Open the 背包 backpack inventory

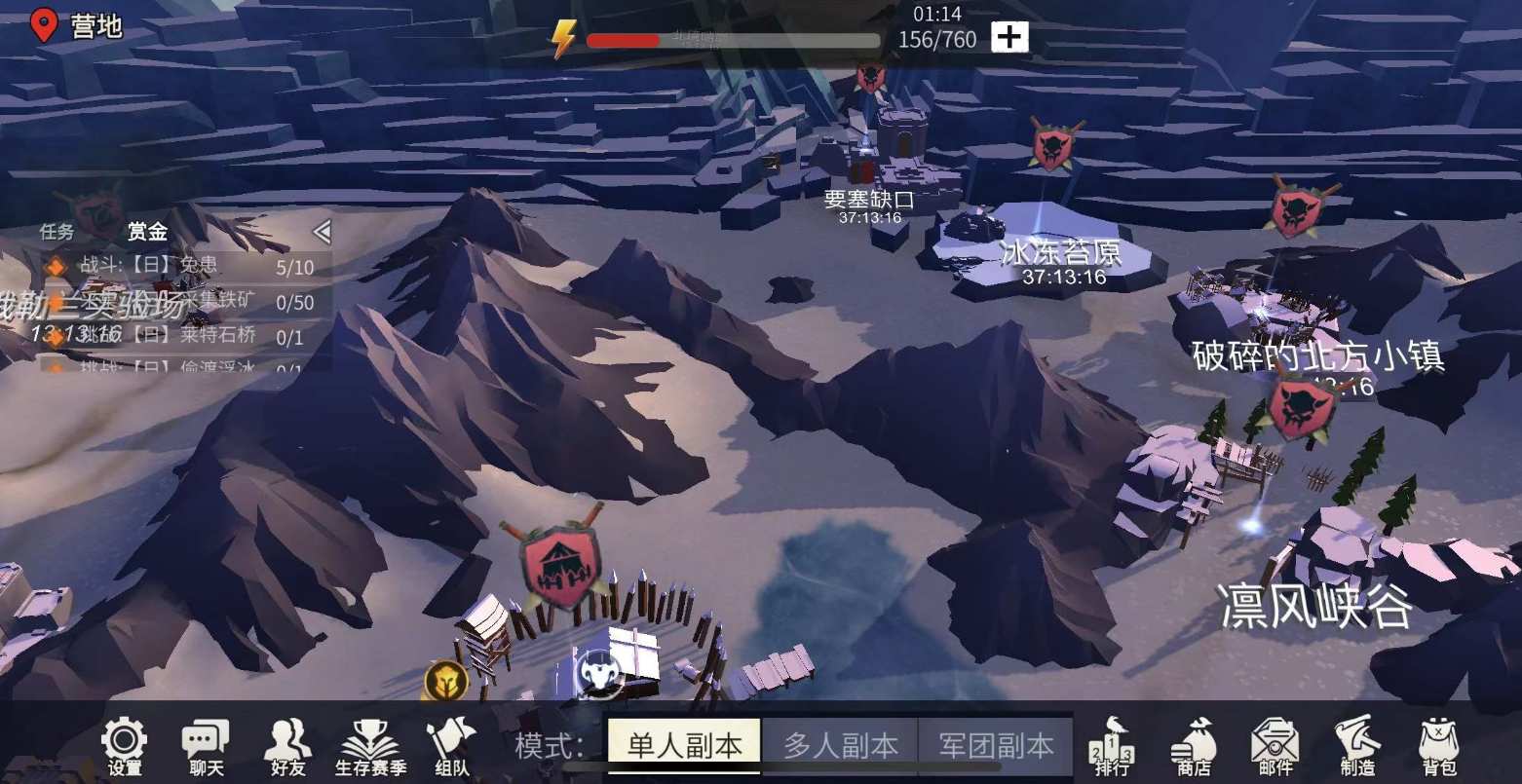(1439, 747)
